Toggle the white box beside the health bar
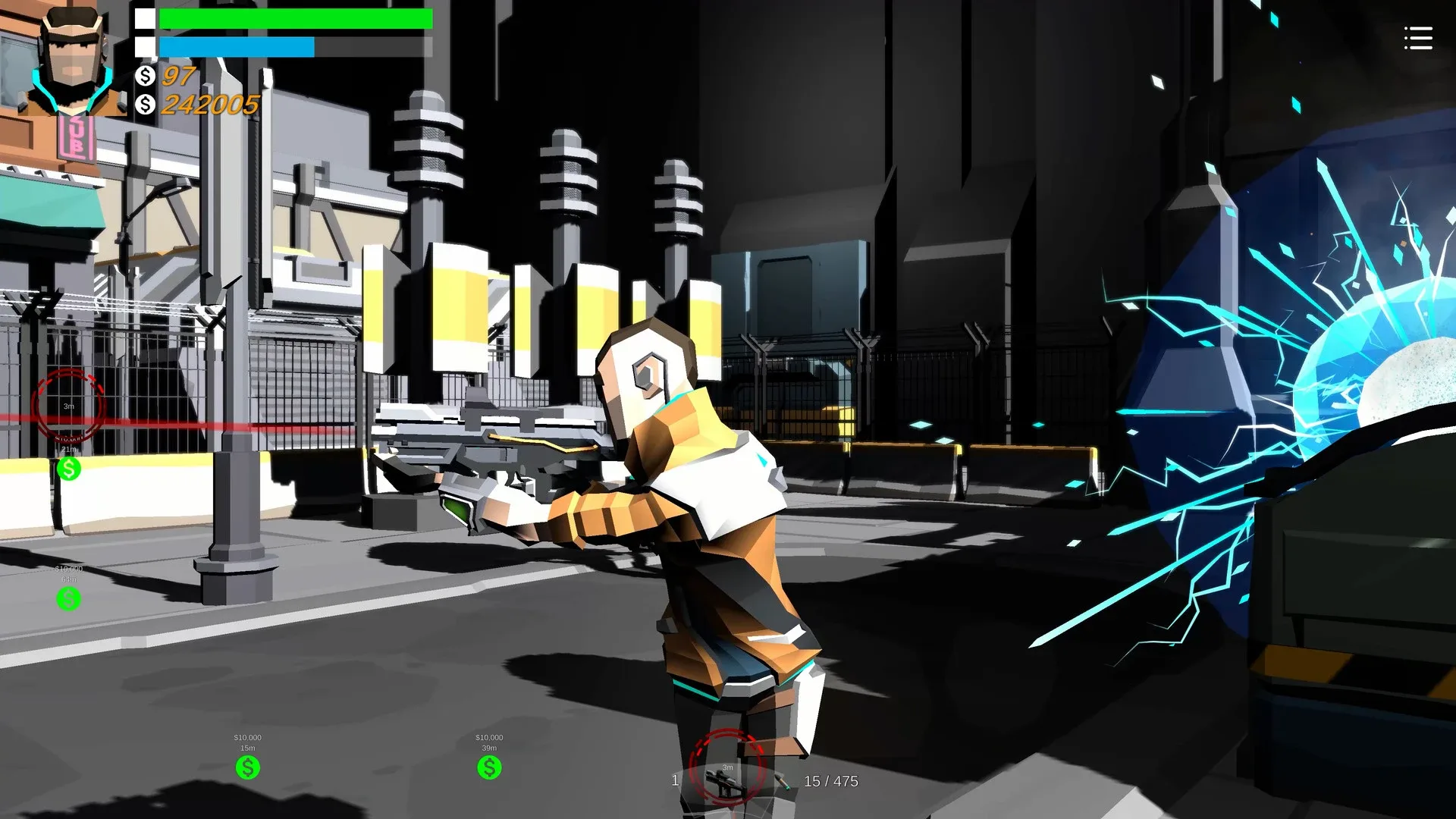The width and height of the screenshot is (1456, 819). tap(143, 17)
